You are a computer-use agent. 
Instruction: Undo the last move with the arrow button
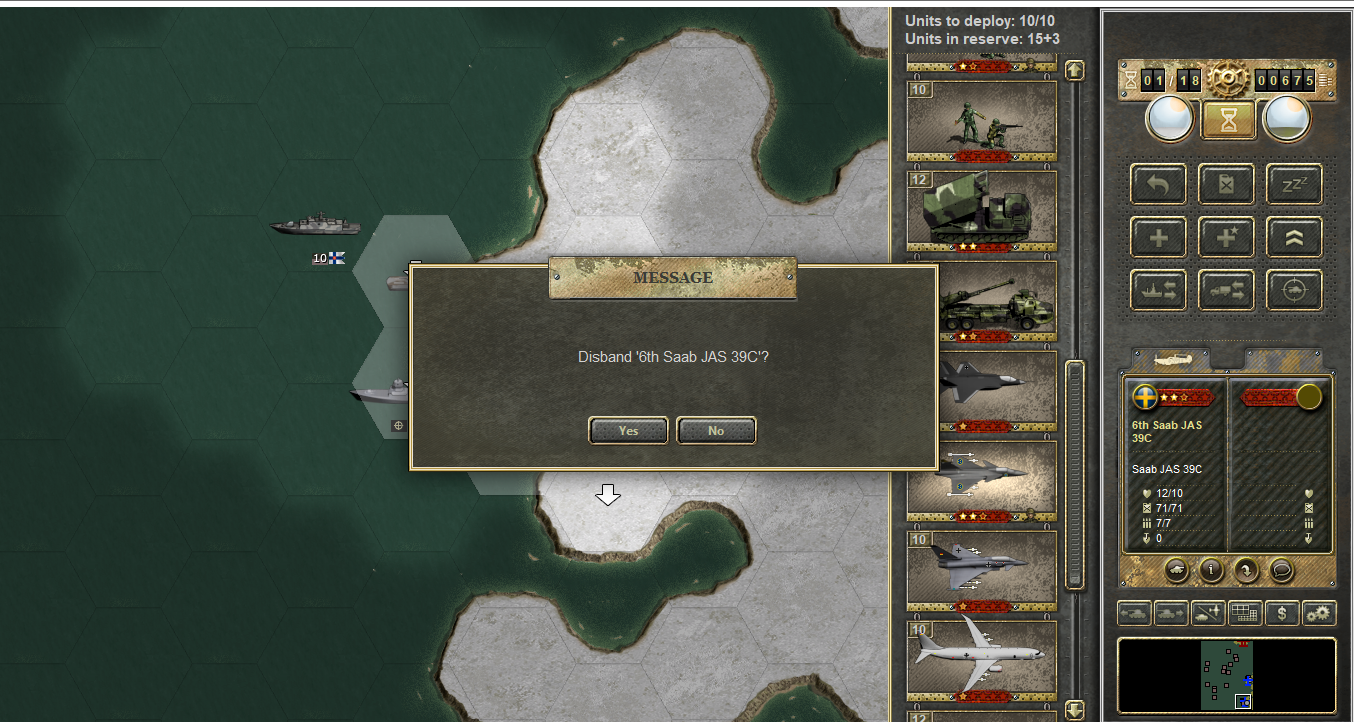click(x=1159, y=184)
